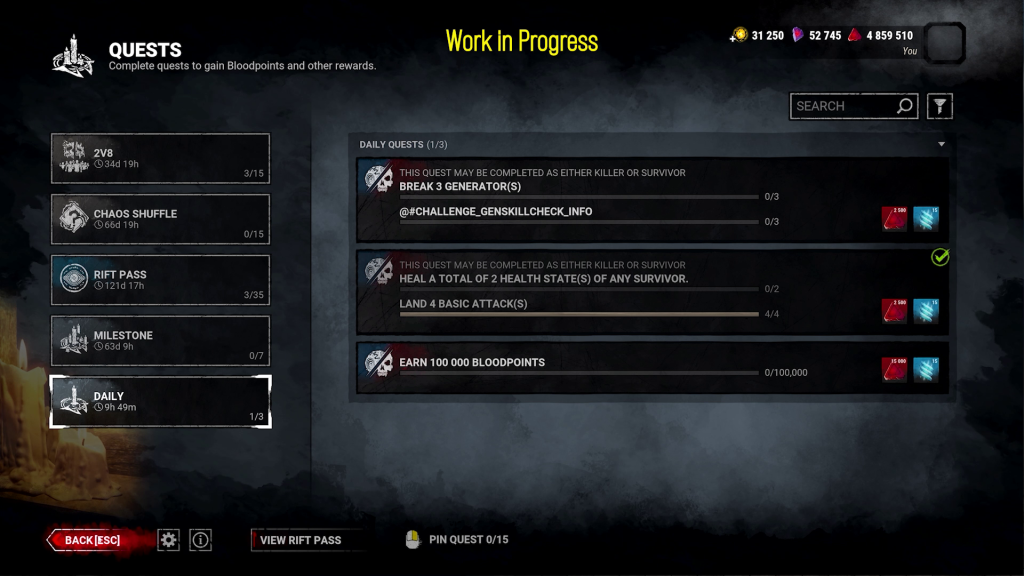The height and width of the screenshot is (576, 1024).
Task: Open settings via the gear icon
Action: point(169,540)
